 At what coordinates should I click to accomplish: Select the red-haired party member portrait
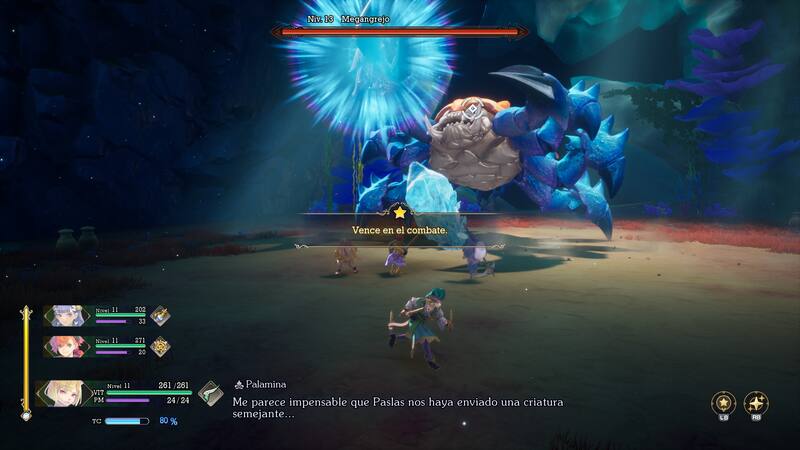[x=67, y=347]
